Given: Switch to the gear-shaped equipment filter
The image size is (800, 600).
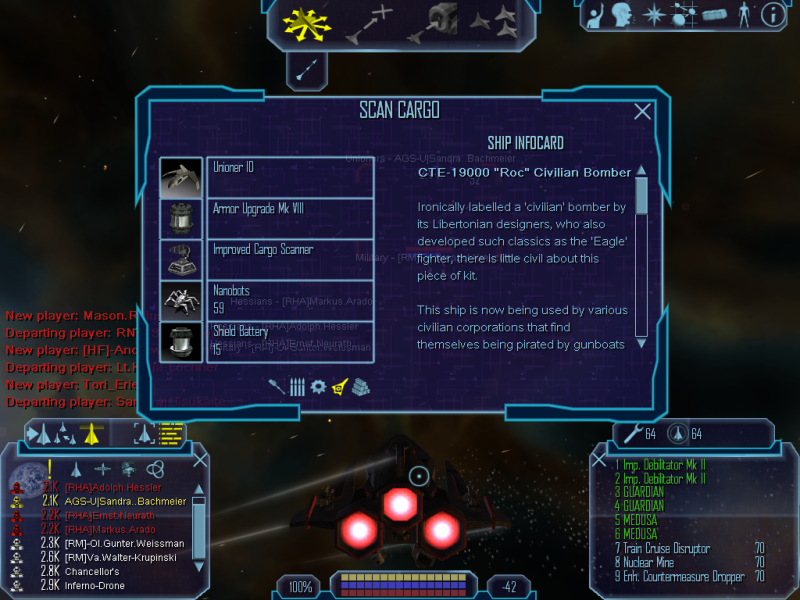Looking at the screenshot, I should click(x=318, y=386).
